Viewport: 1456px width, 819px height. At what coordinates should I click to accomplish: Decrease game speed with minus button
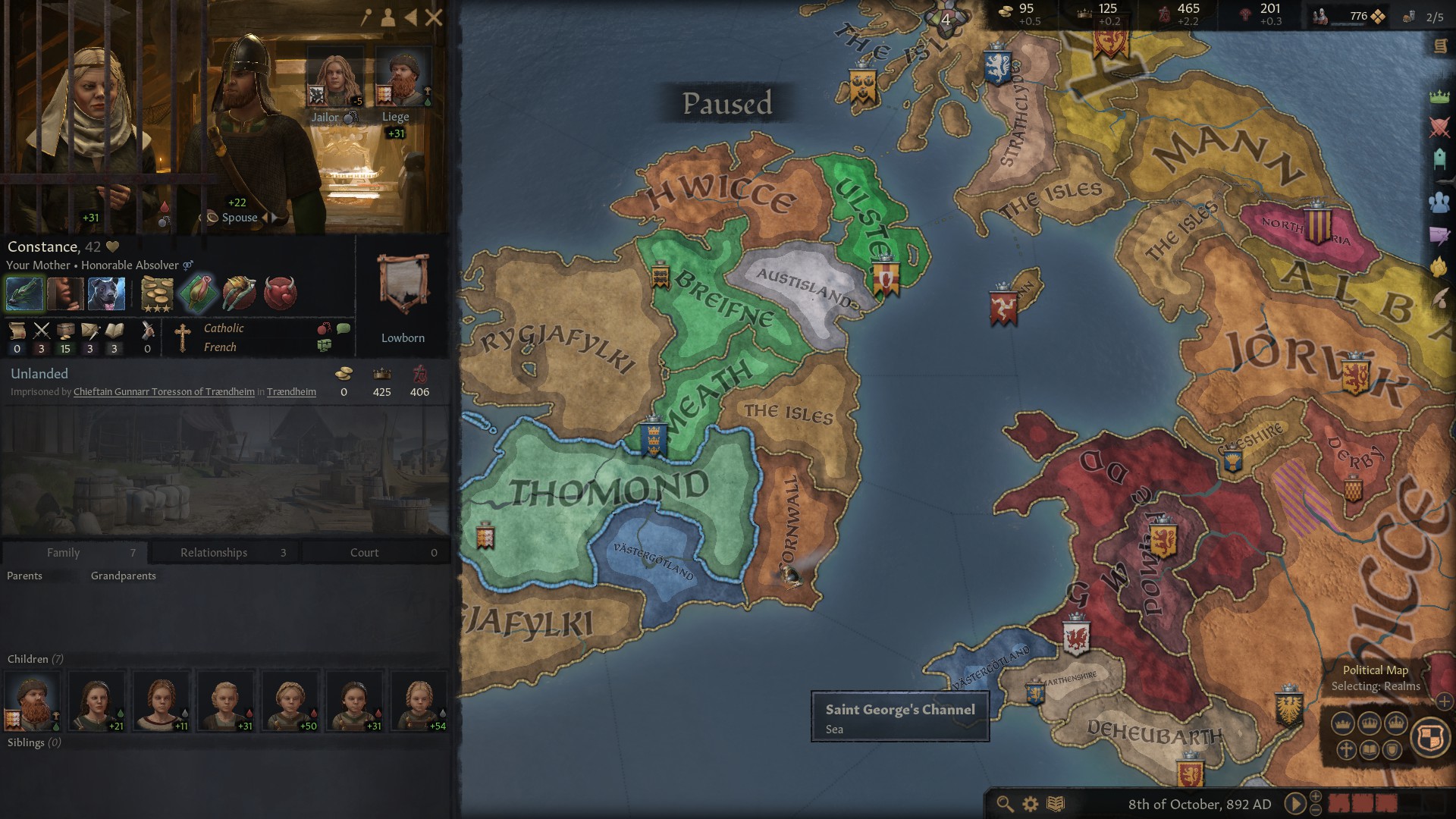coord(1316,811)
